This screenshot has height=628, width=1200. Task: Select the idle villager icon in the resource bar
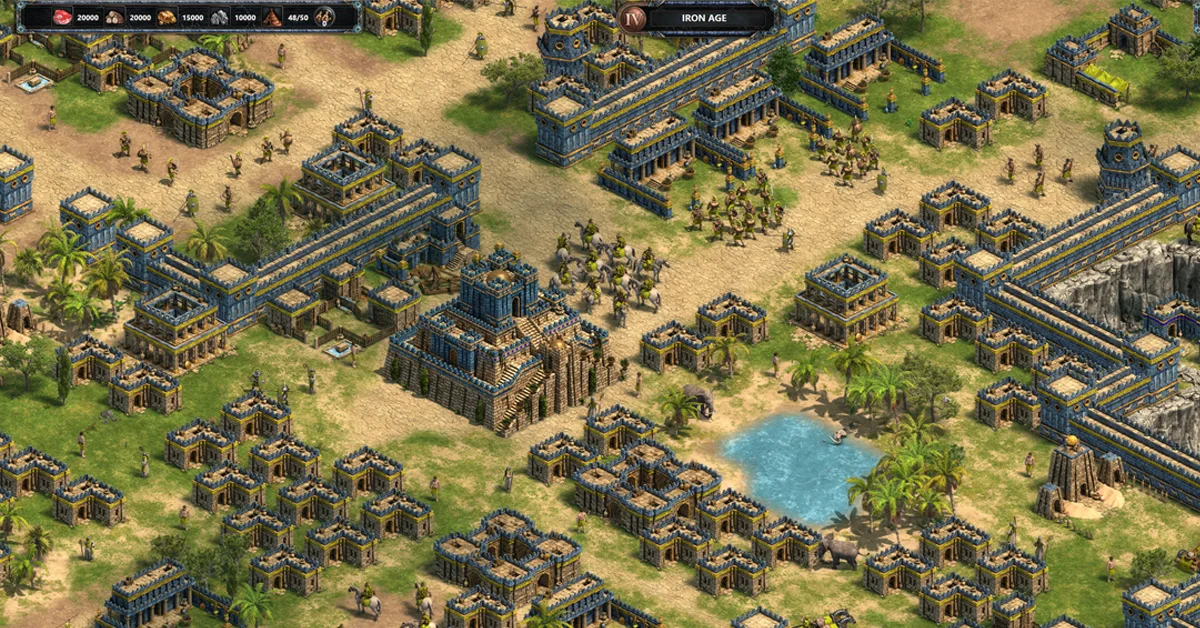(325, 17)
